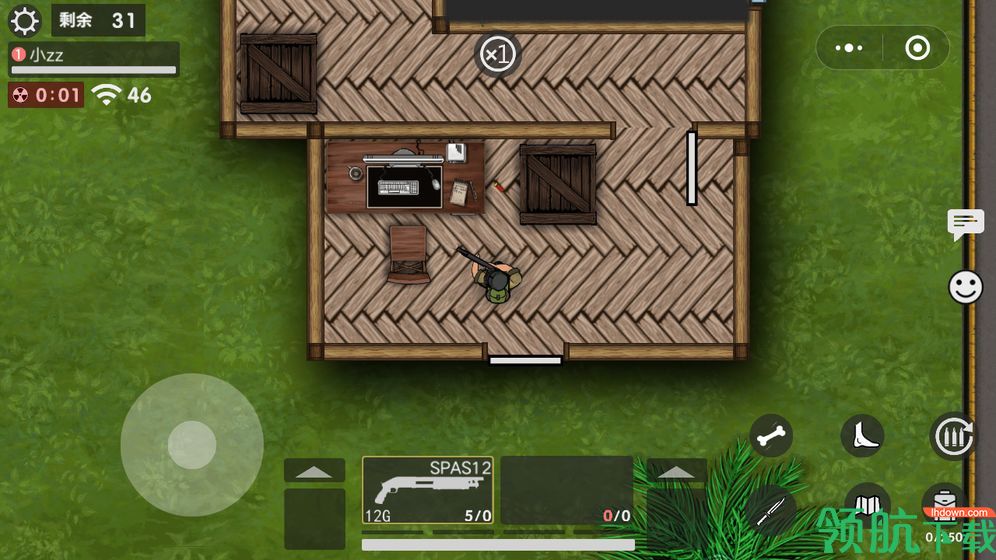996x560 pixels.
Task: Open the map book icon
Action: [866, 503]
